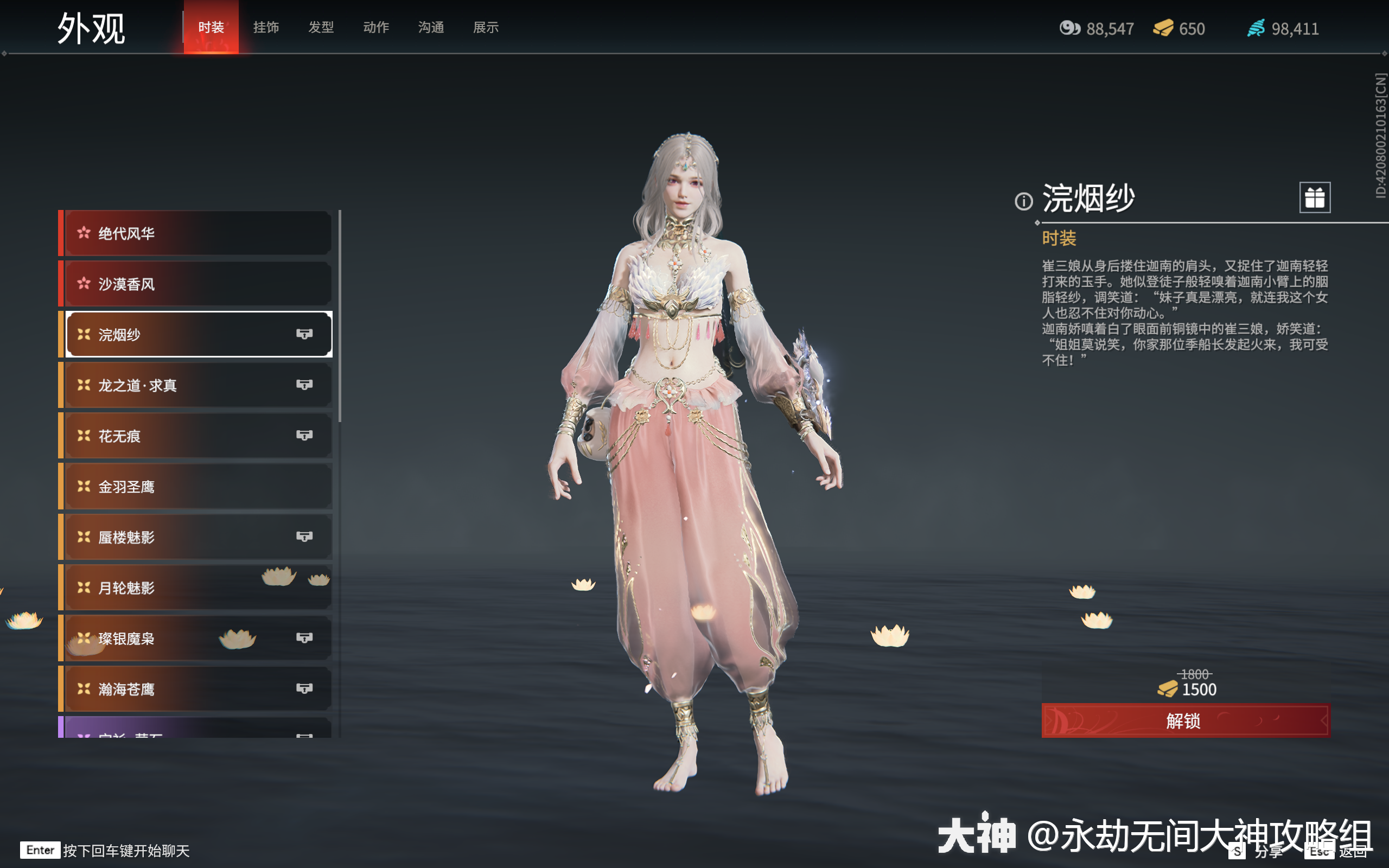Click the wardrobe icon on the 浣烟纱 entry
The height and width of the screenshot is (868, 1389).
click(x=307, y=334)
